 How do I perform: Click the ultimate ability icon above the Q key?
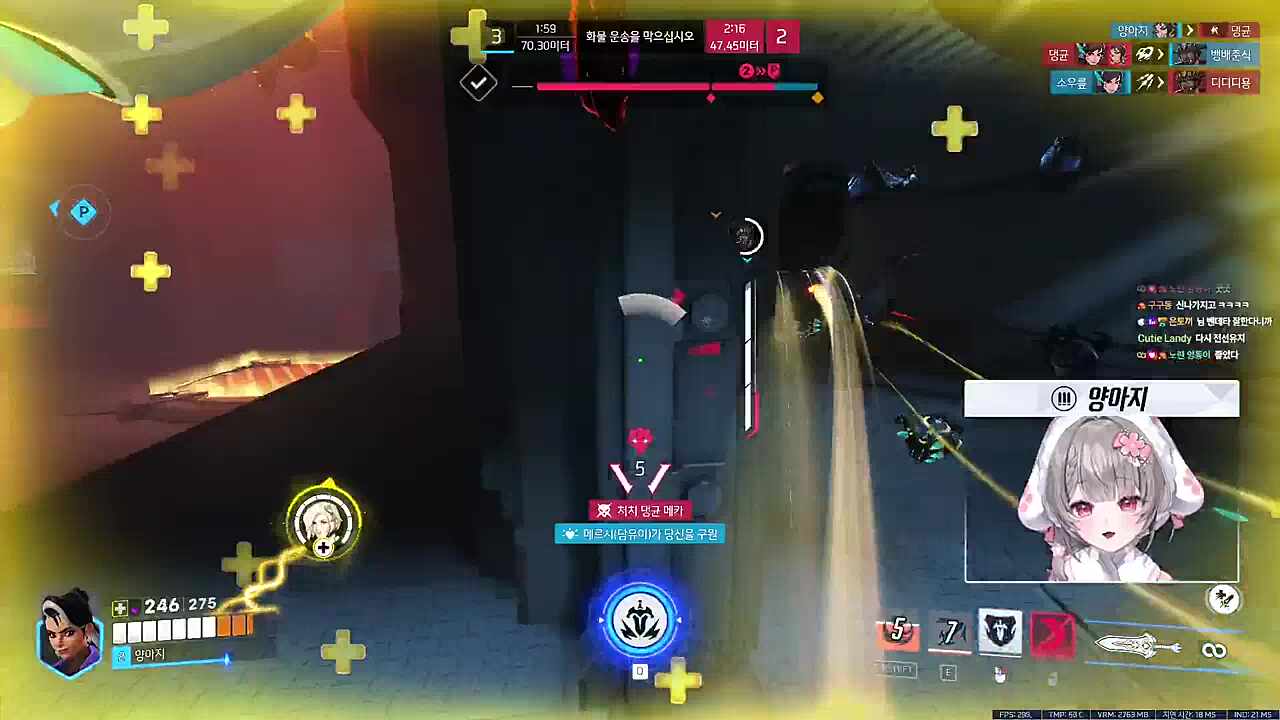[x=640, y=618]
